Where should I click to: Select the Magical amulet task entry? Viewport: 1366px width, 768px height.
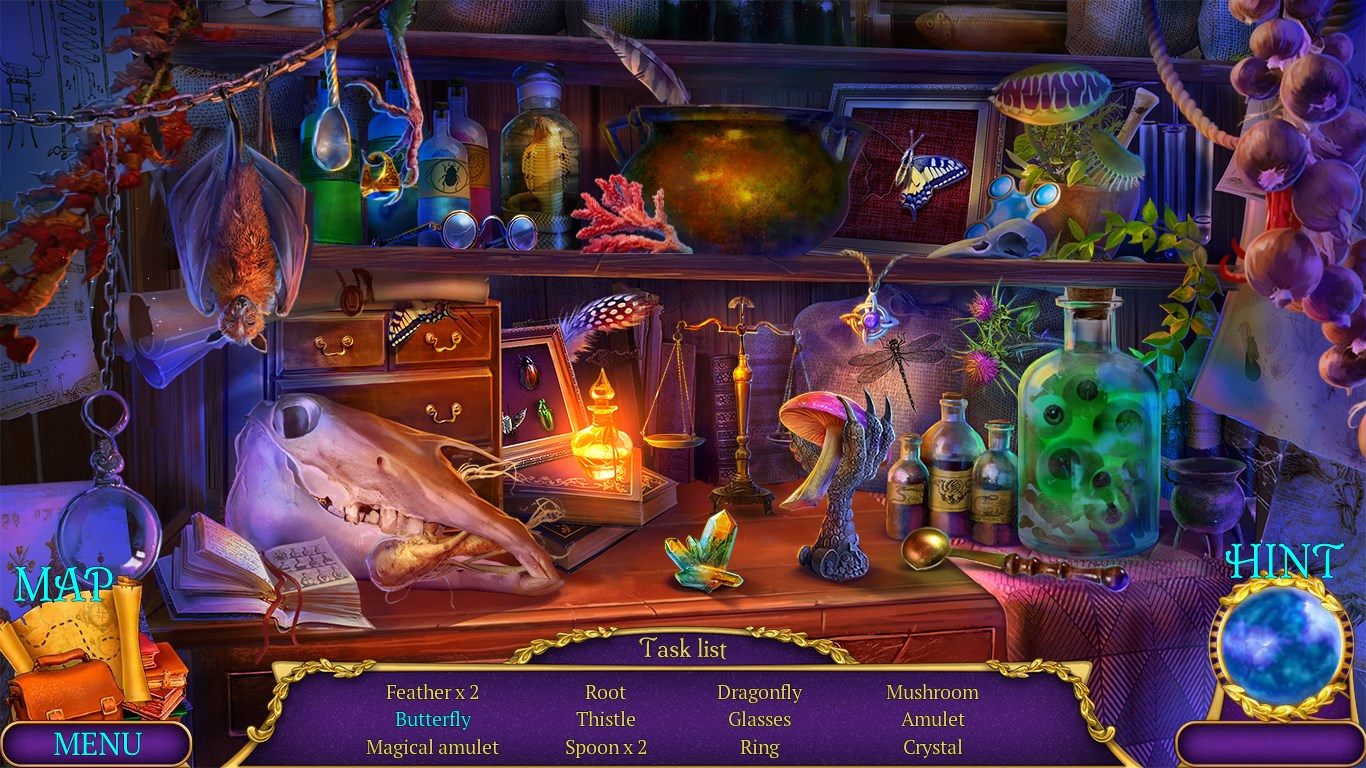click(x=432, y=747)
